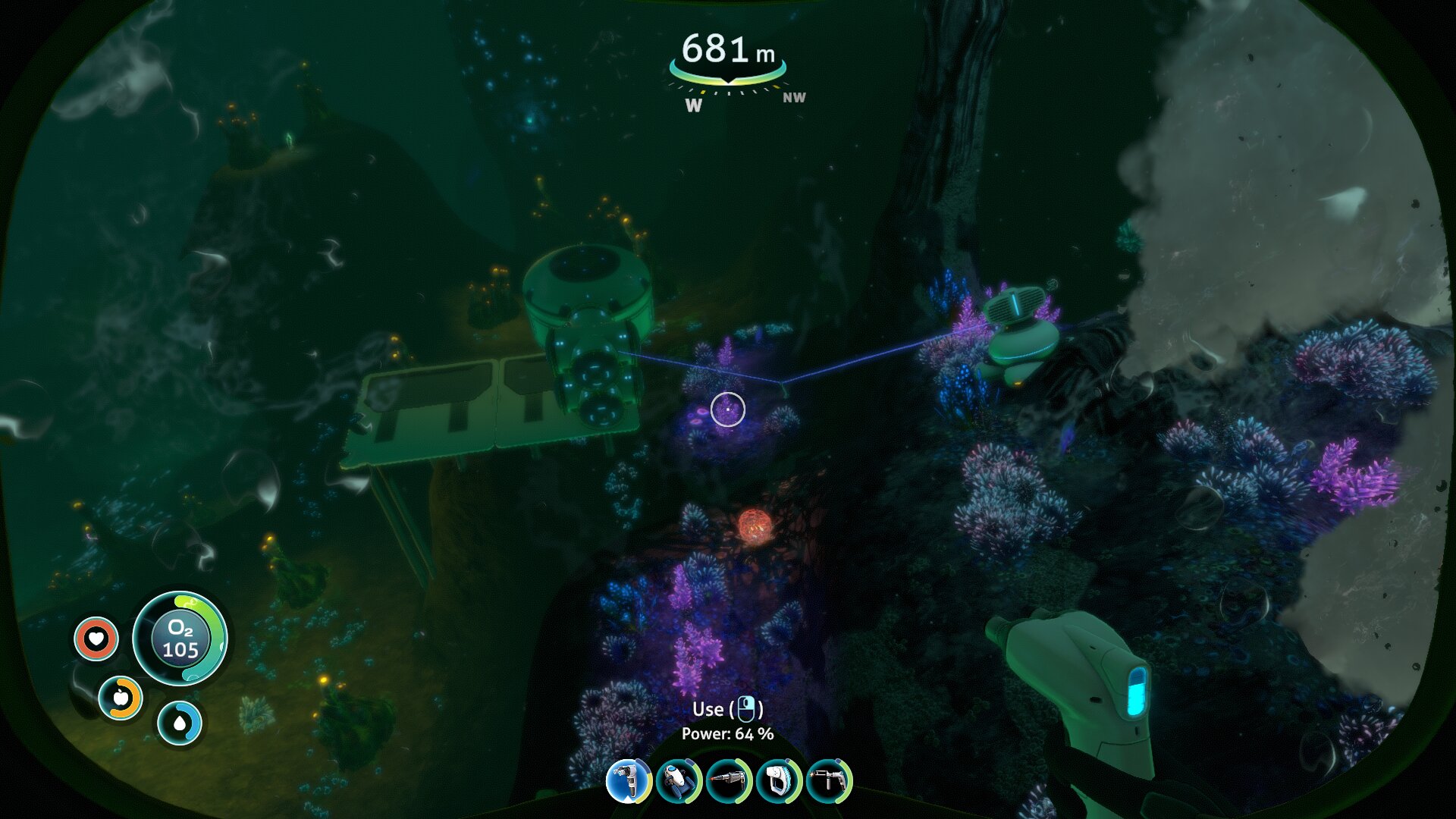Choose the white and blue Stasis Rifle slot
This screenshot has height=819, width=1456.
tap(779, 780)
